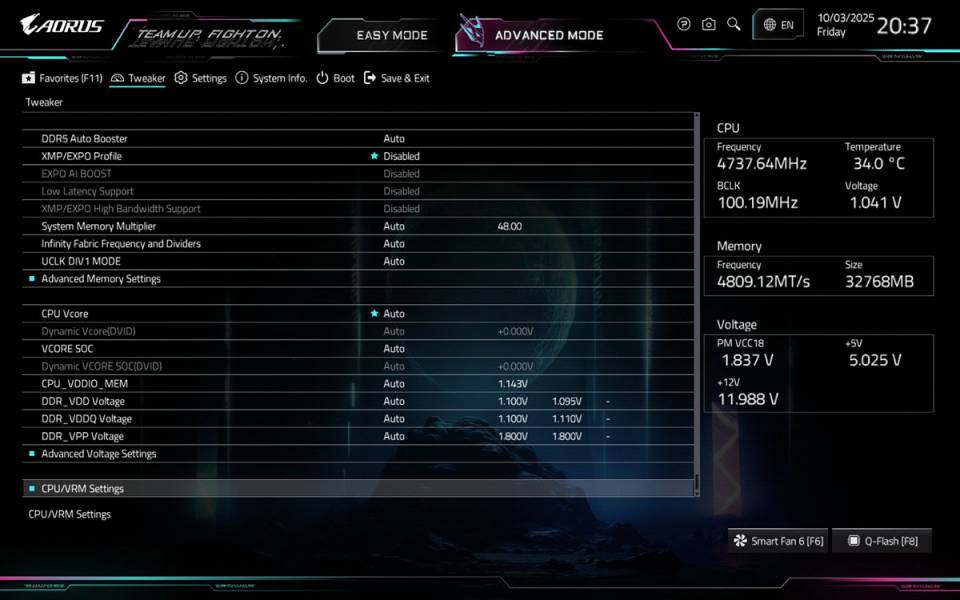Click the magnifying glass search icon
960x600 pixels.
click(734, 24)
